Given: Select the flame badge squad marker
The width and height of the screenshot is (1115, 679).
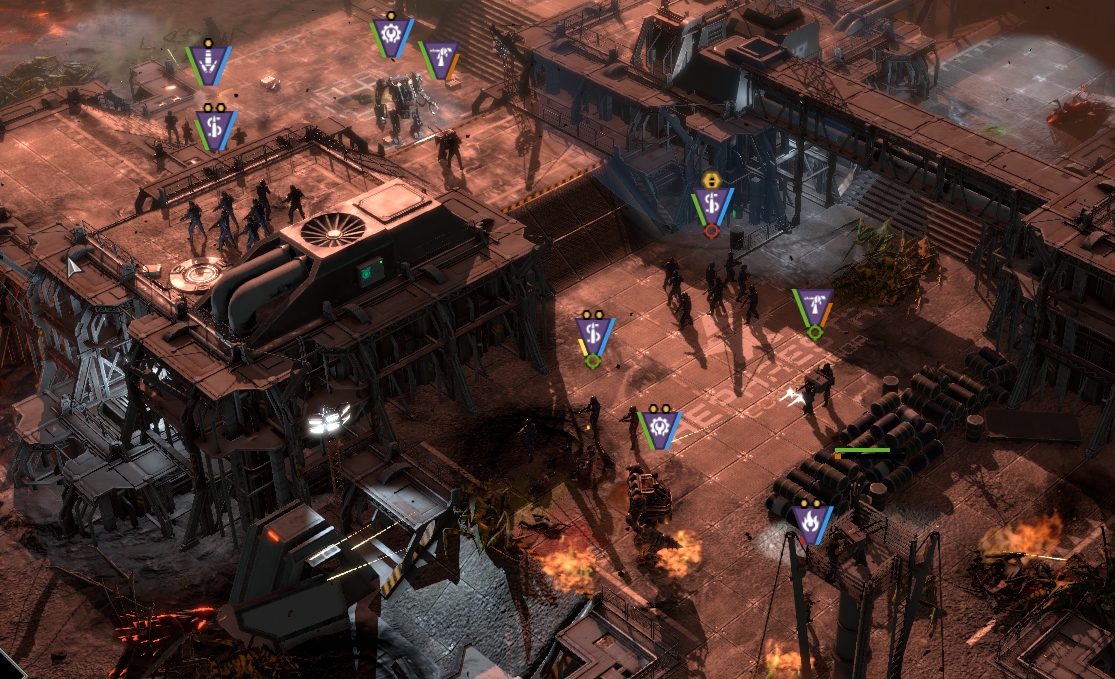Looking at the screenshot, I should [x=809, y=522].
